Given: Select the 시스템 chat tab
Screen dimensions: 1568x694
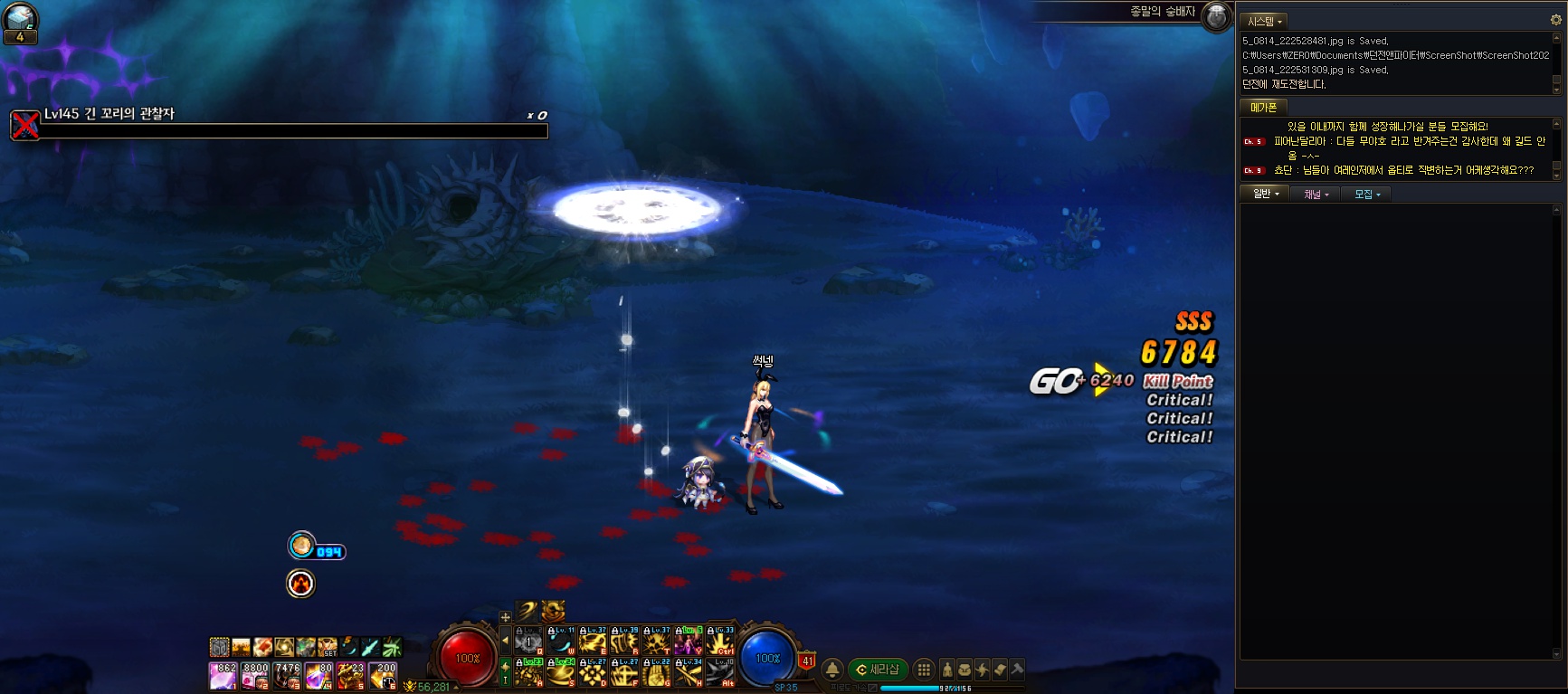Looking at the screenshot, I should pyautogui.click(x=1264, y=21).
